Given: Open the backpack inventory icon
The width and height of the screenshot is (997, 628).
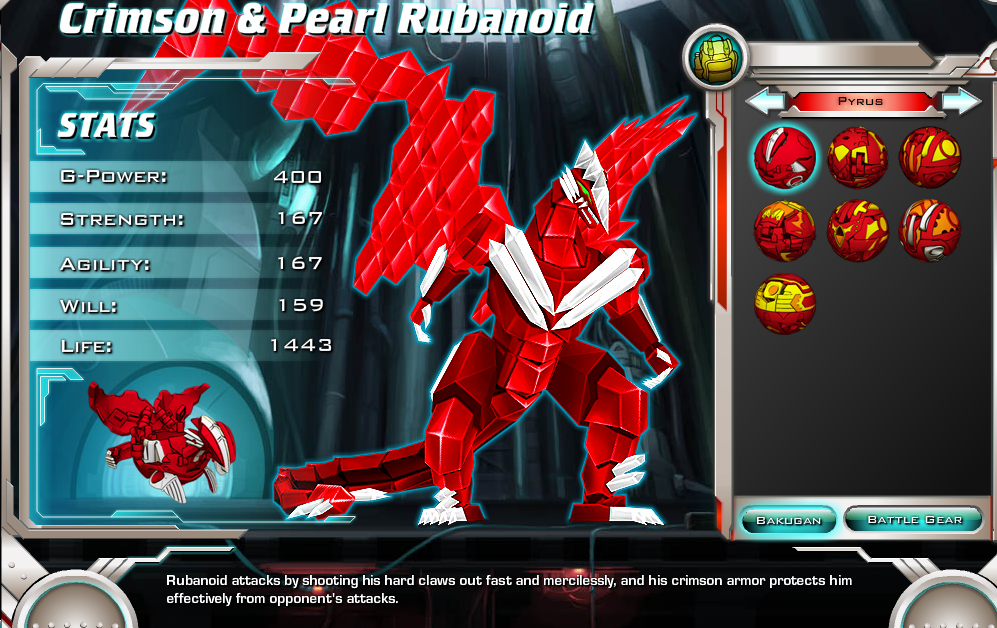Looking at the screenshot, I should [714, 56].
